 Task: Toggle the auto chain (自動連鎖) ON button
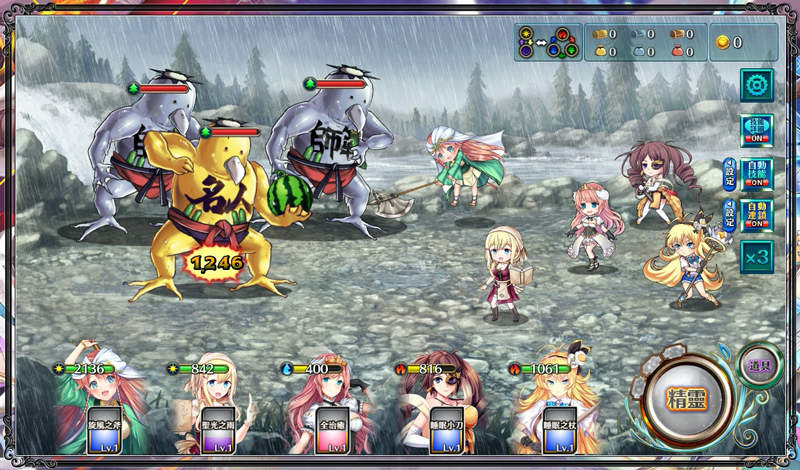point(757,215)
